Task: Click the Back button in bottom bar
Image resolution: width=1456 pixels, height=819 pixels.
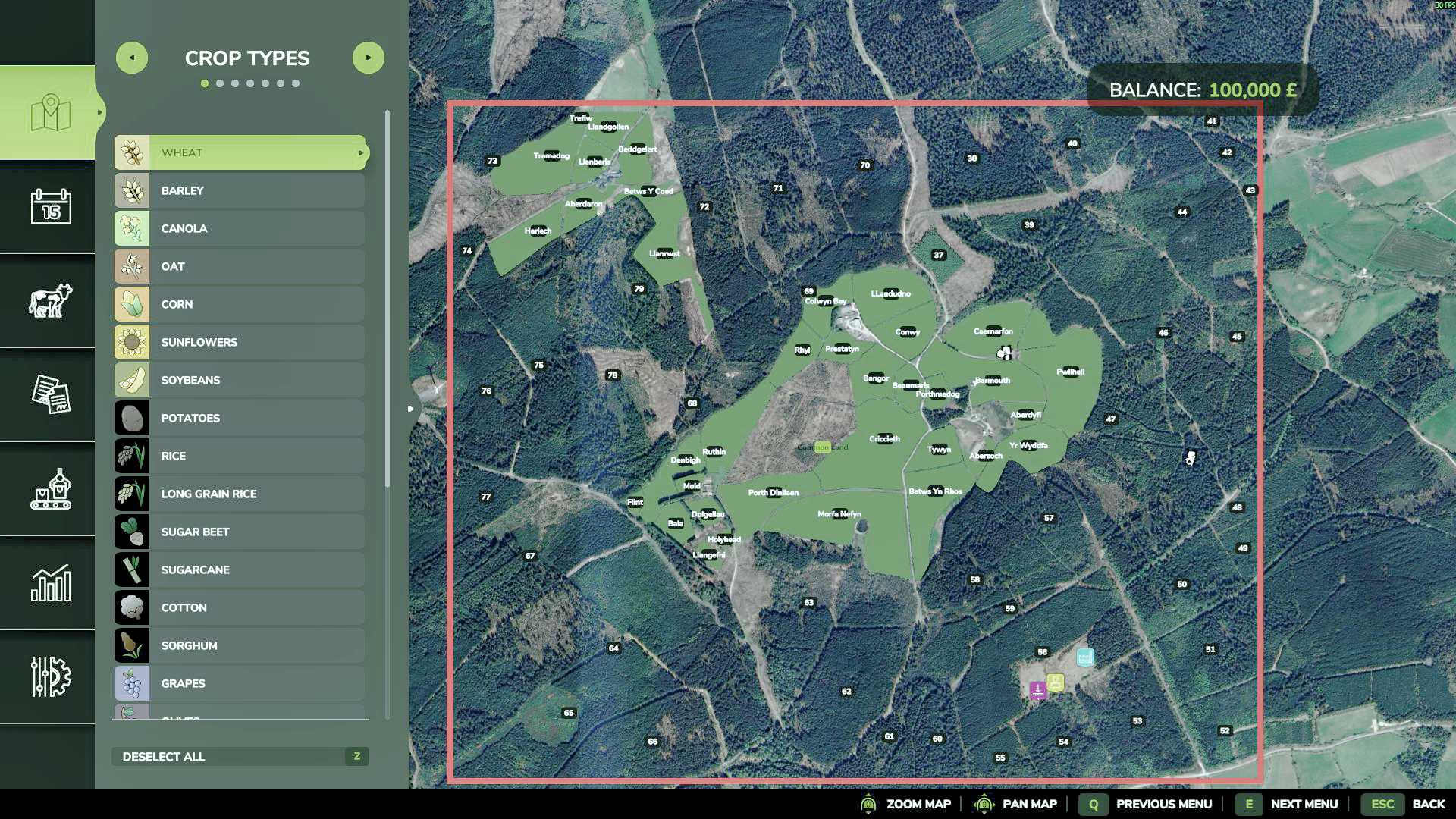Action: tap(1428, 804)
